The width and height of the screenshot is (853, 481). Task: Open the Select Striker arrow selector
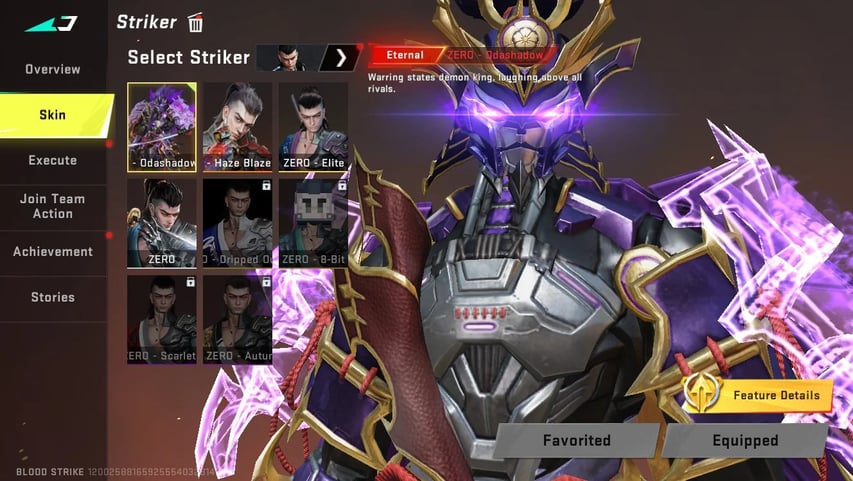point(341,57)
